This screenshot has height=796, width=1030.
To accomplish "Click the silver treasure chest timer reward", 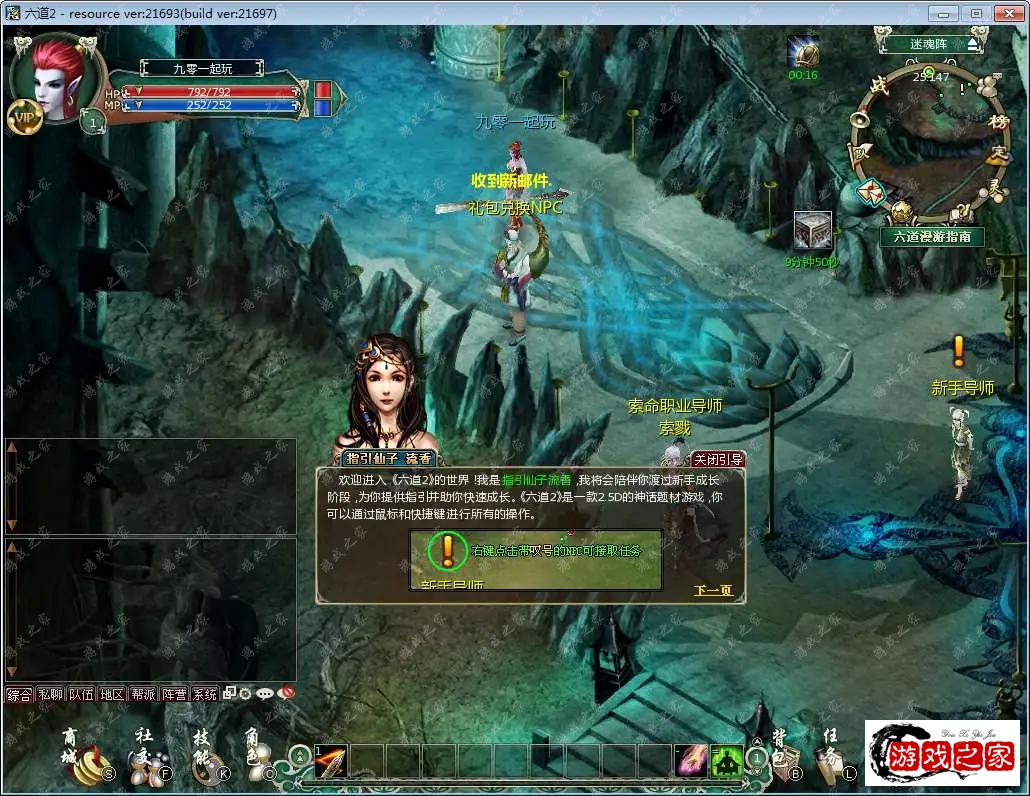I will [x=812, y=231].
